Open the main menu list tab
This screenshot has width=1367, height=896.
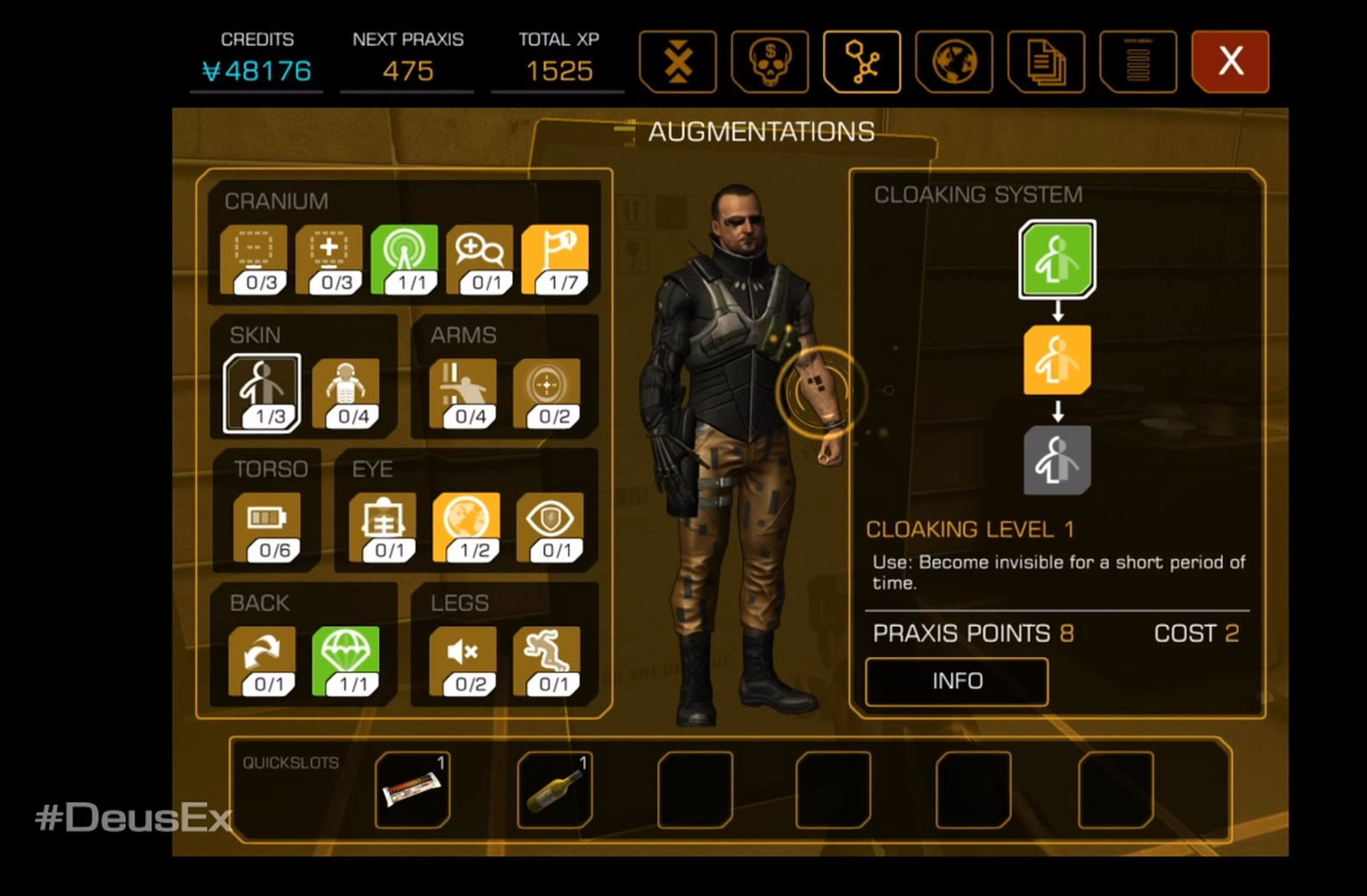(x=1138, y=61)
